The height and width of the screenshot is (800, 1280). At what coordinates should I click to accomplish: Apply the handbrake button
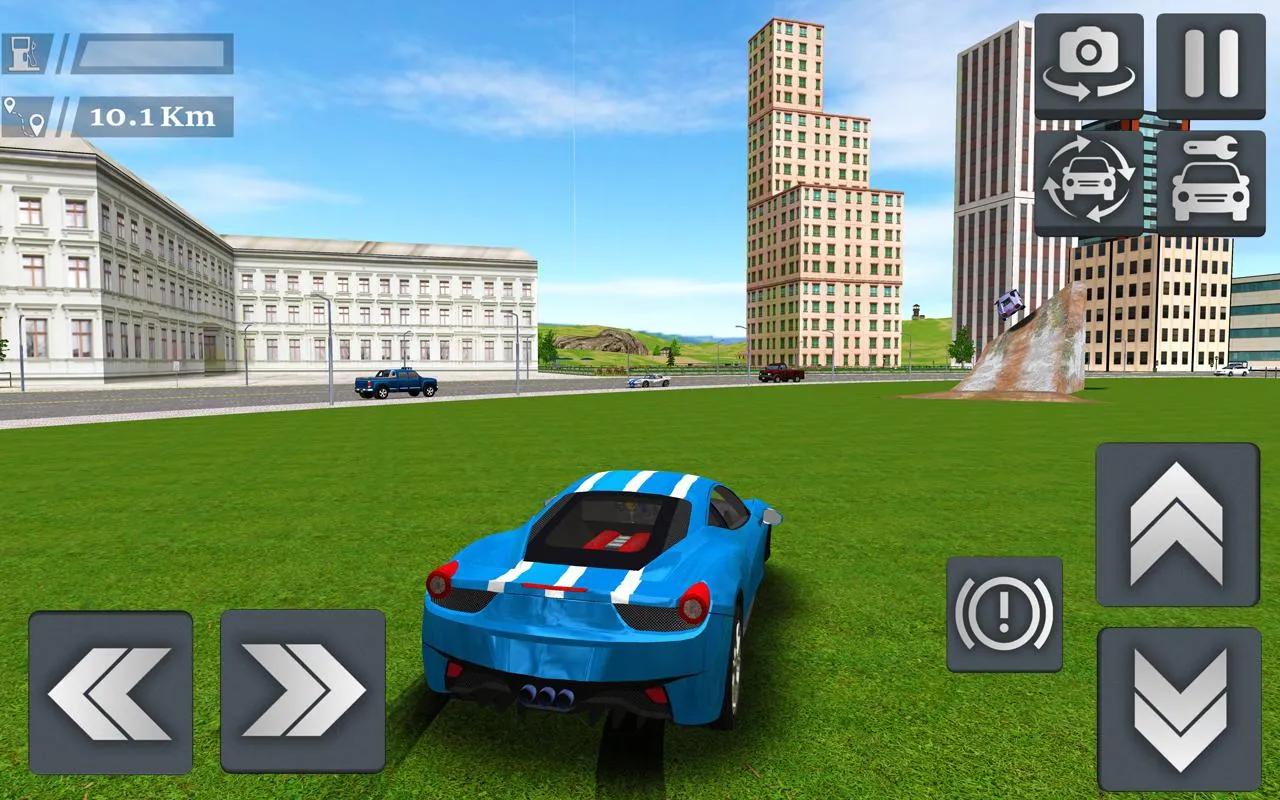pos(1004,614)
